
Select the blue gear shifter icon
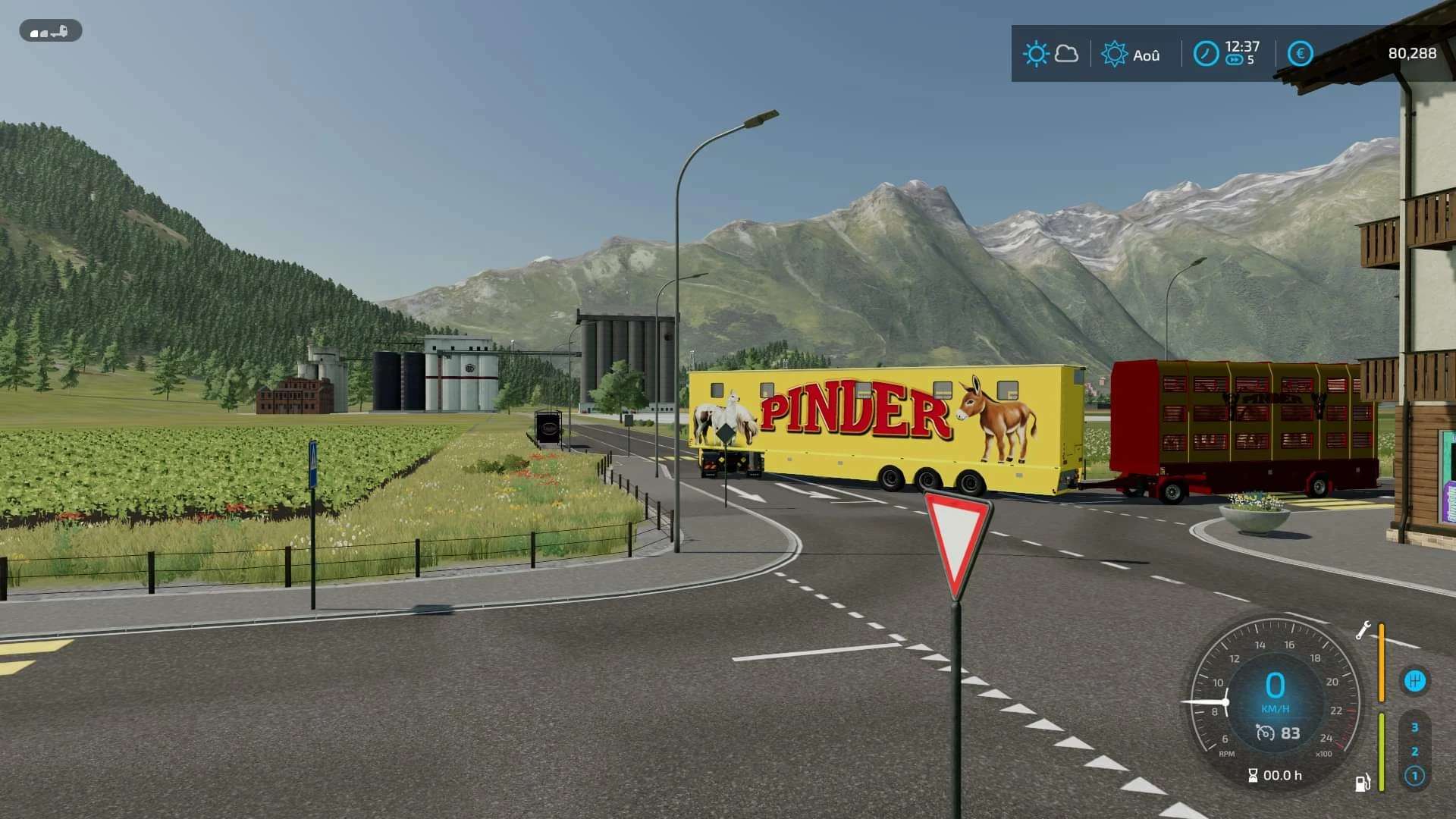click(1414, 680)
